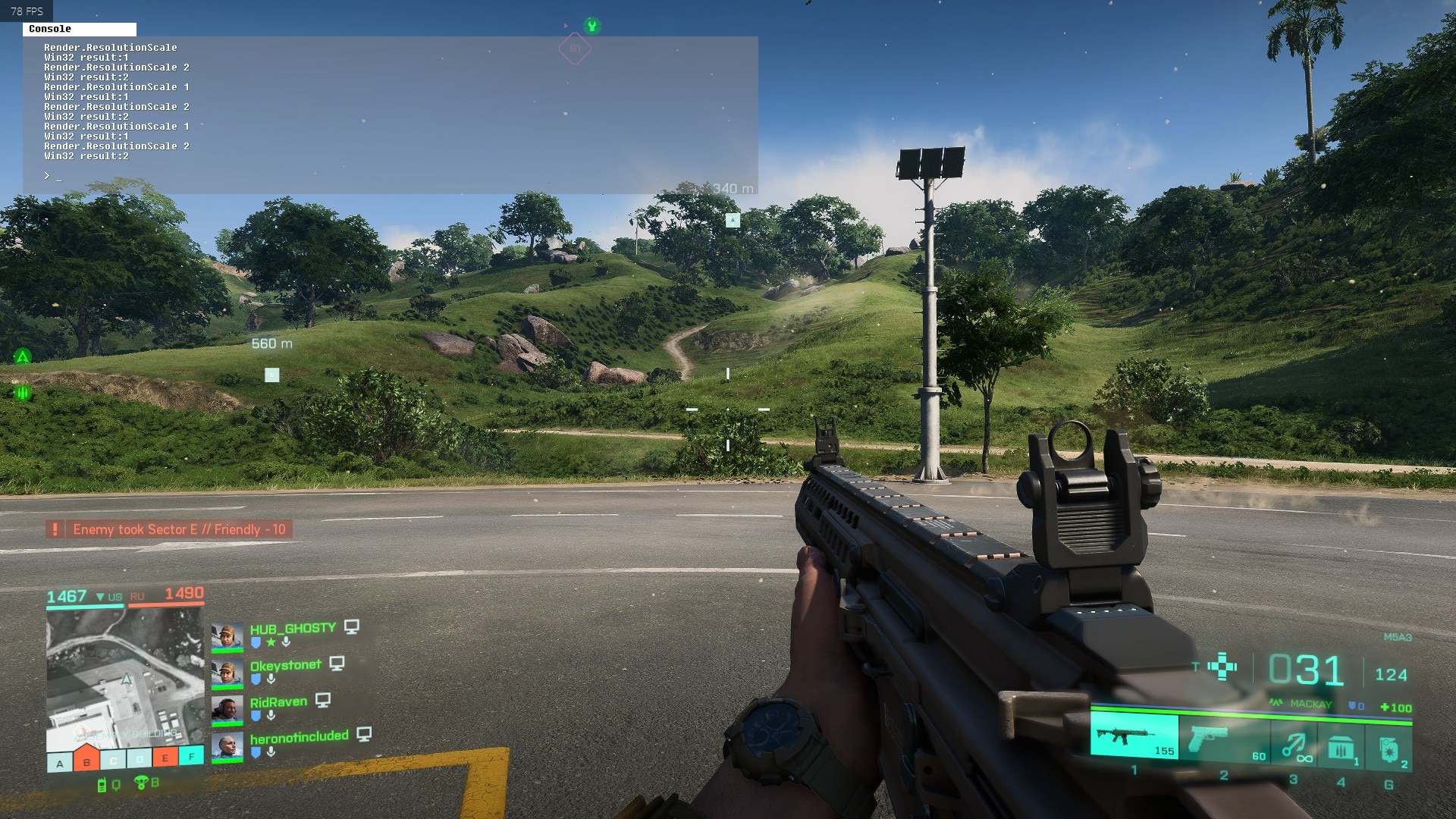Viewport: 1456px width, 819px height.
Task: Select squad member heronotincluded
Action: click(299, 736)
